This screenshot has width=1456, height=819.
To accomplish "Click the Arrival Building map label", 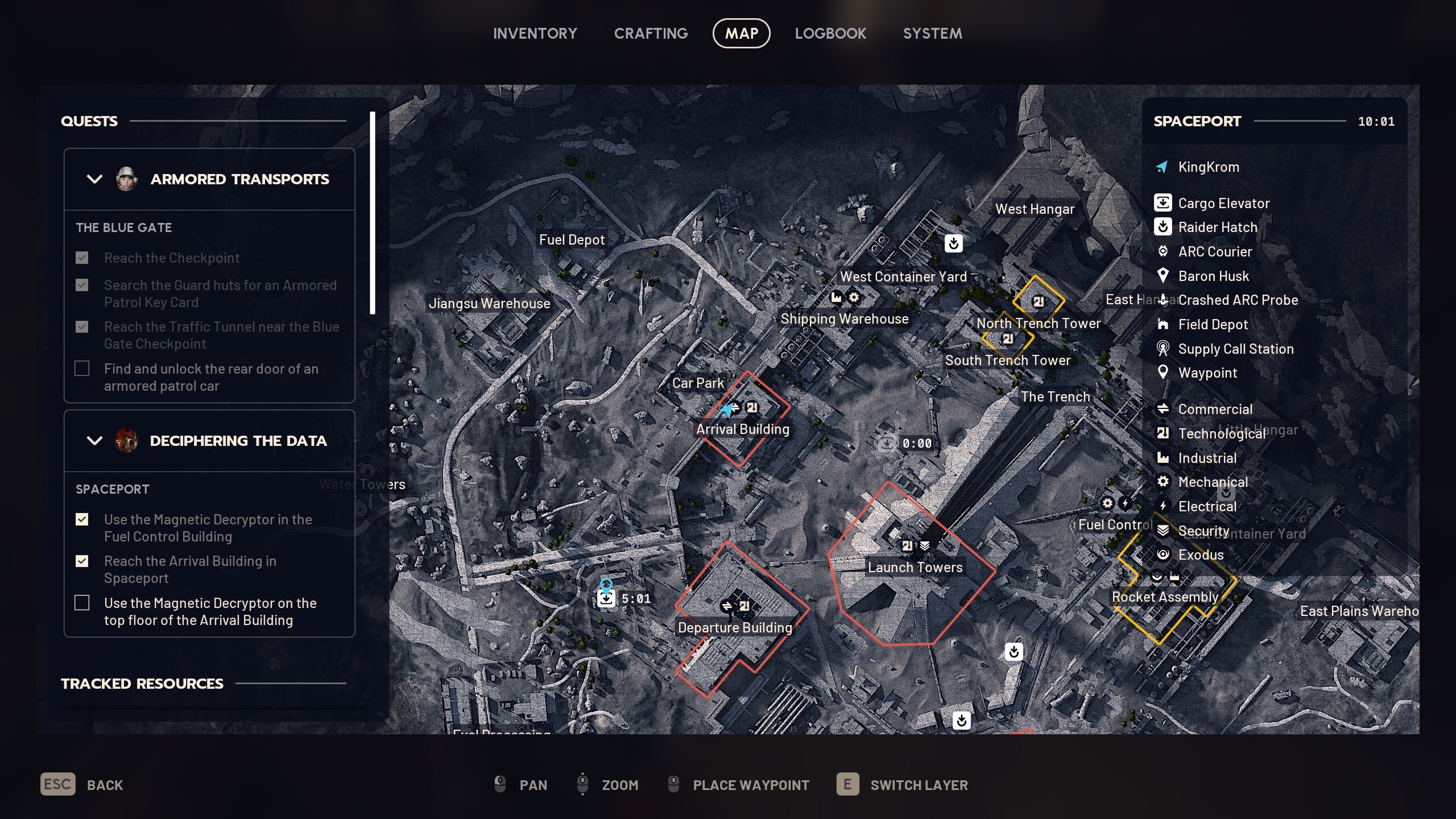I will point(742,429).
